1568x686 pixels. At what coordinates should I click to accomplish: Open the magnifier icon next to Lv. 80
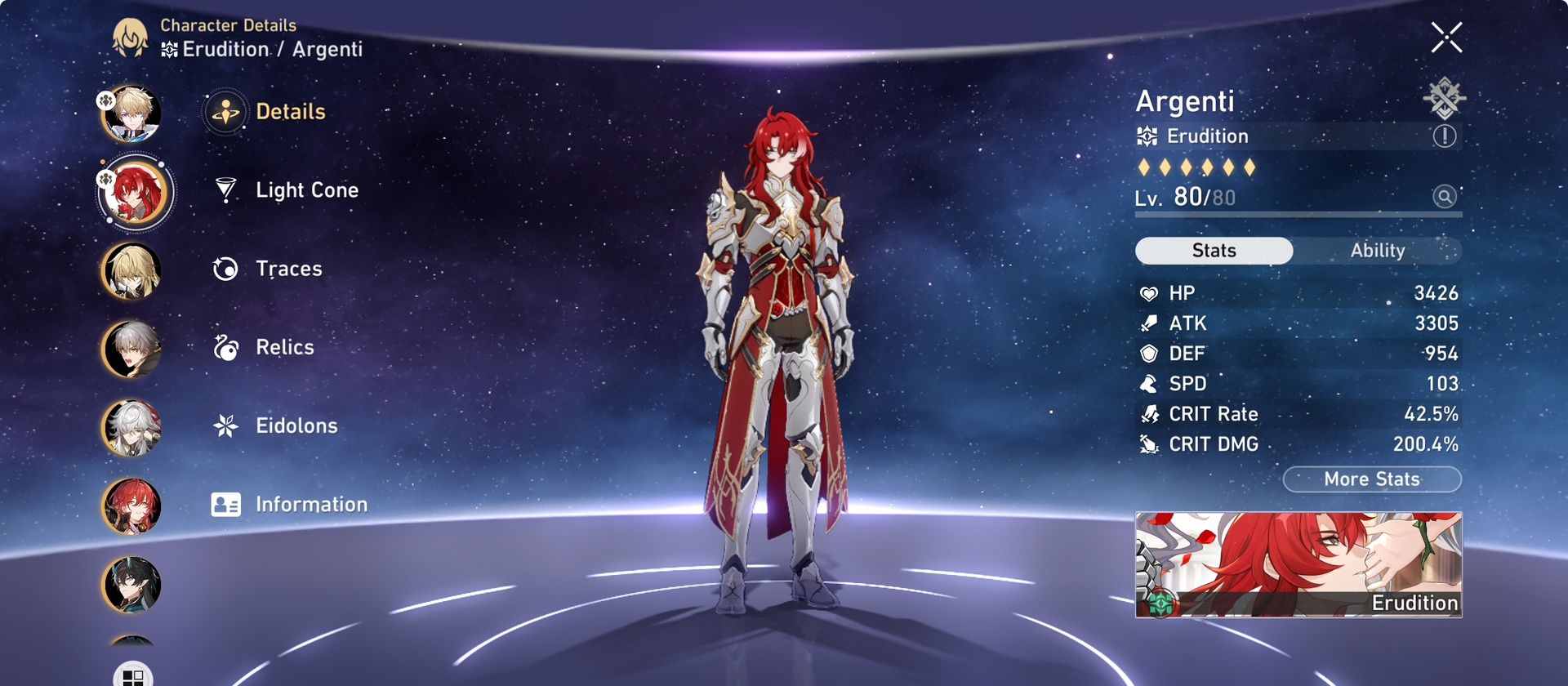[1444, 197]
